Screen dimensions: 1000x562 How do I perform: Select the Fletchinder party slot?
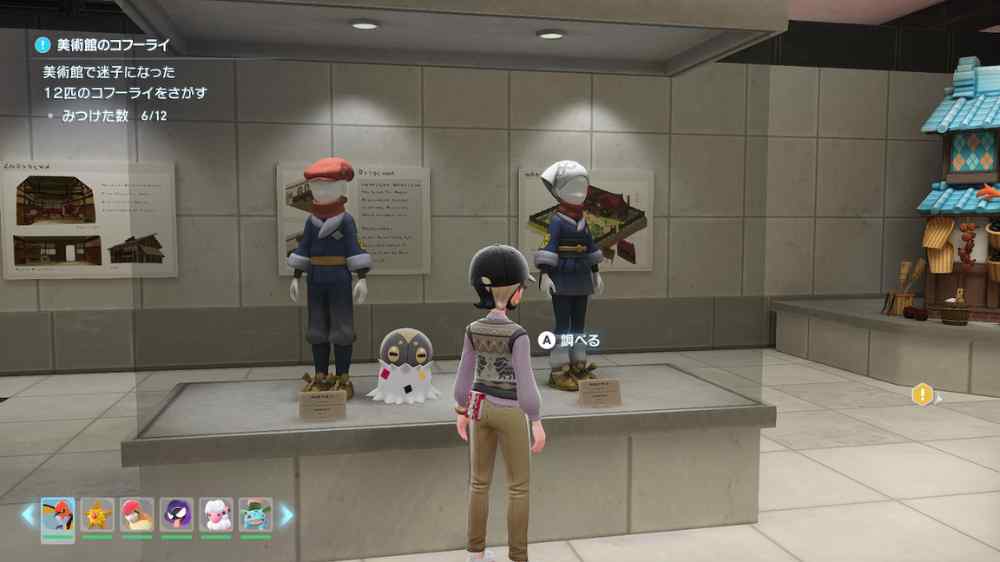click(58, 514)
